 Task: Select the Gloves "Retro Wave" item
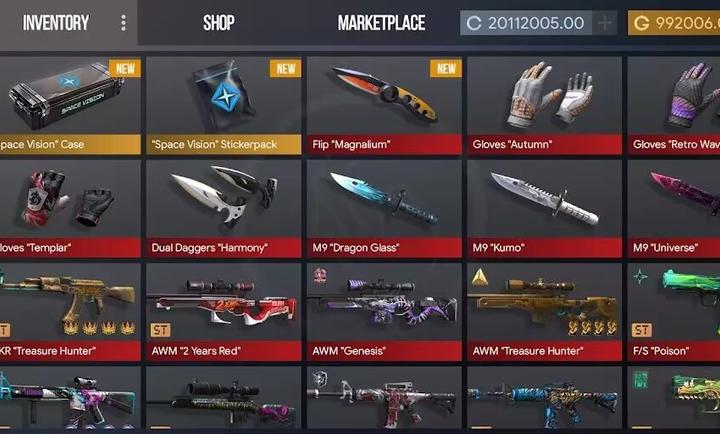click(x=674, y=100)
